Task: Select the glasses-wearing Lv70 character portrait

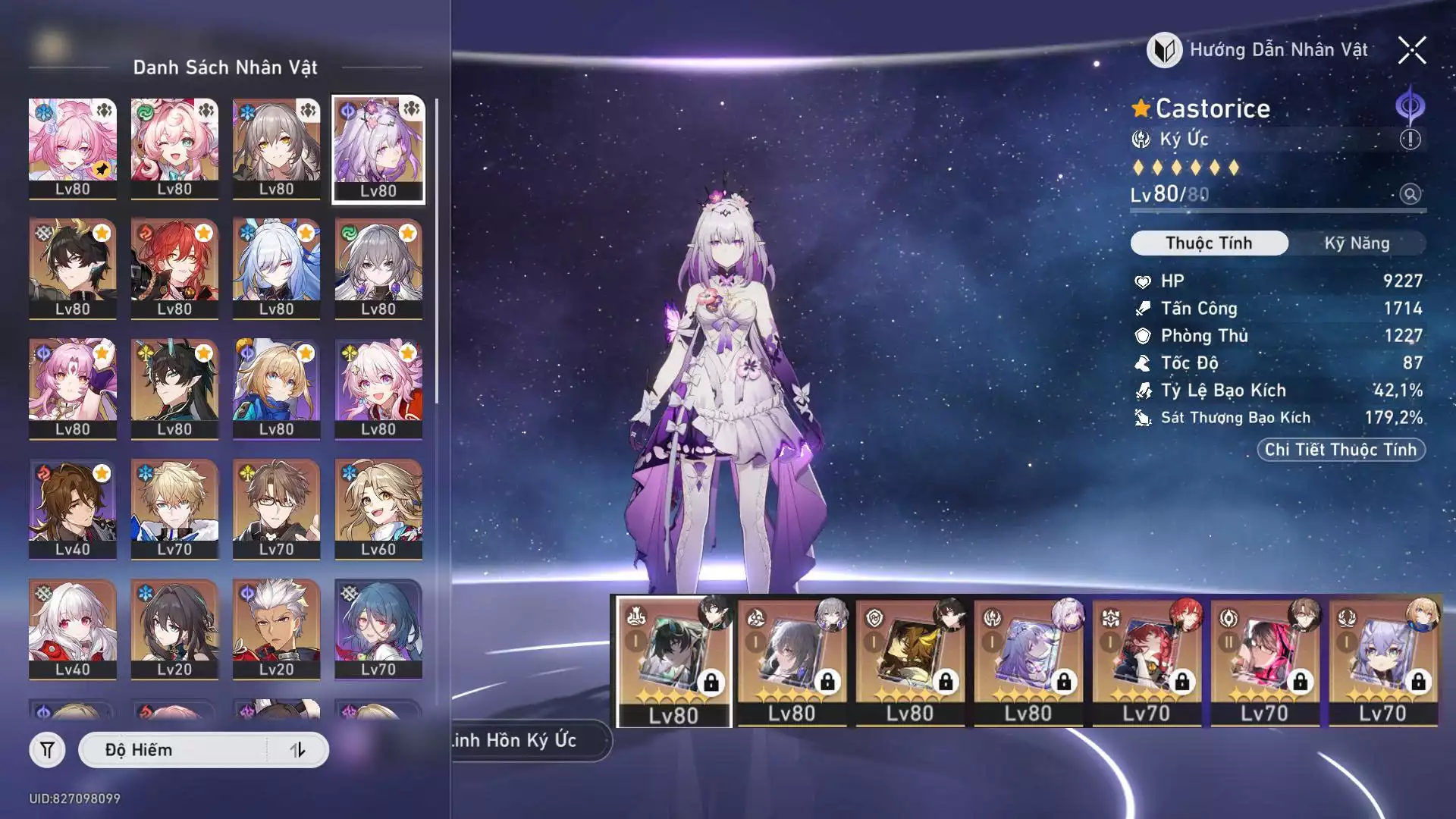Action: 276,508
